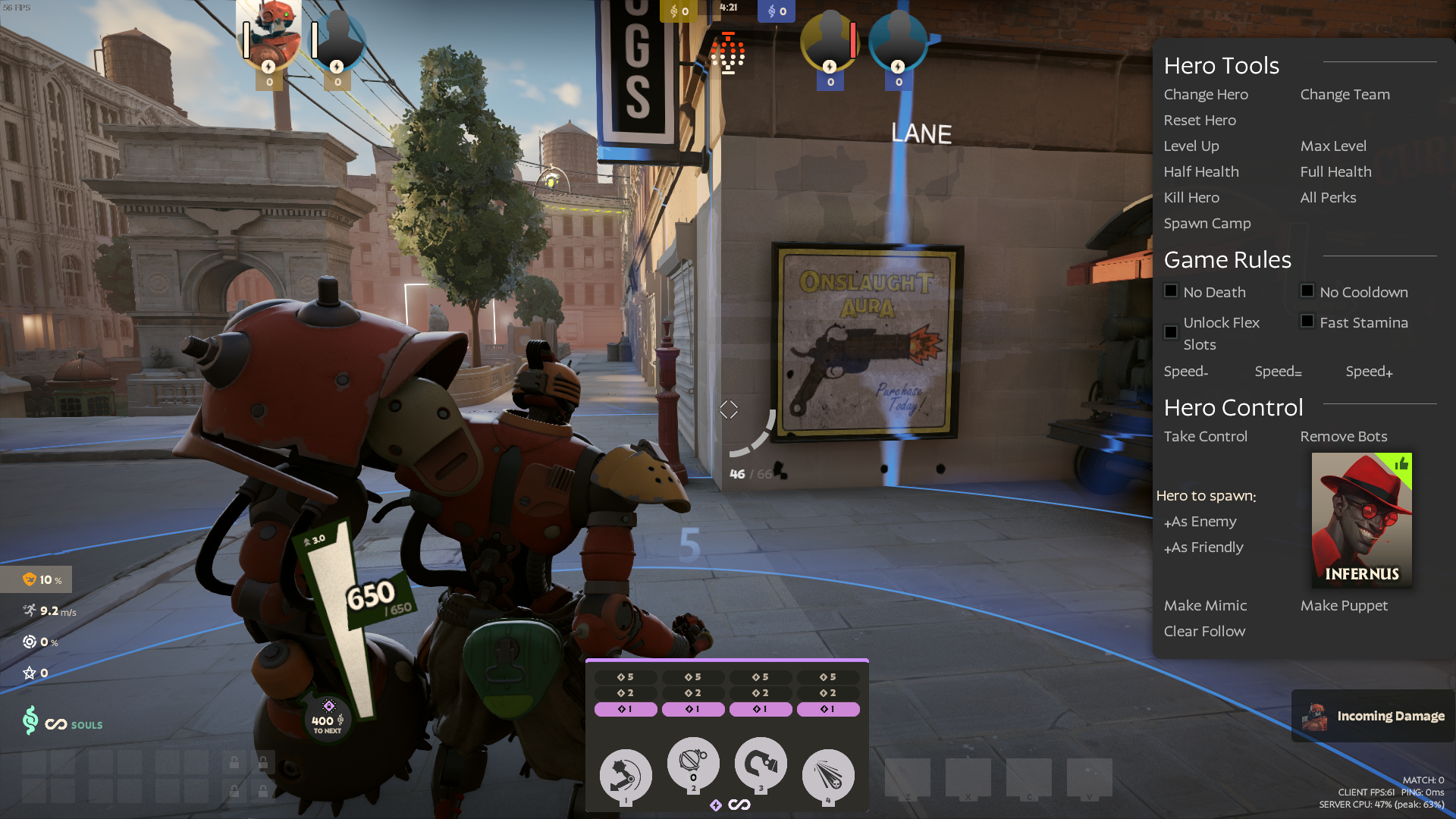The height and width of the screenshot is (819, 1456).
Task: Click Remove Bots
Action: [x=1343, y=437]
